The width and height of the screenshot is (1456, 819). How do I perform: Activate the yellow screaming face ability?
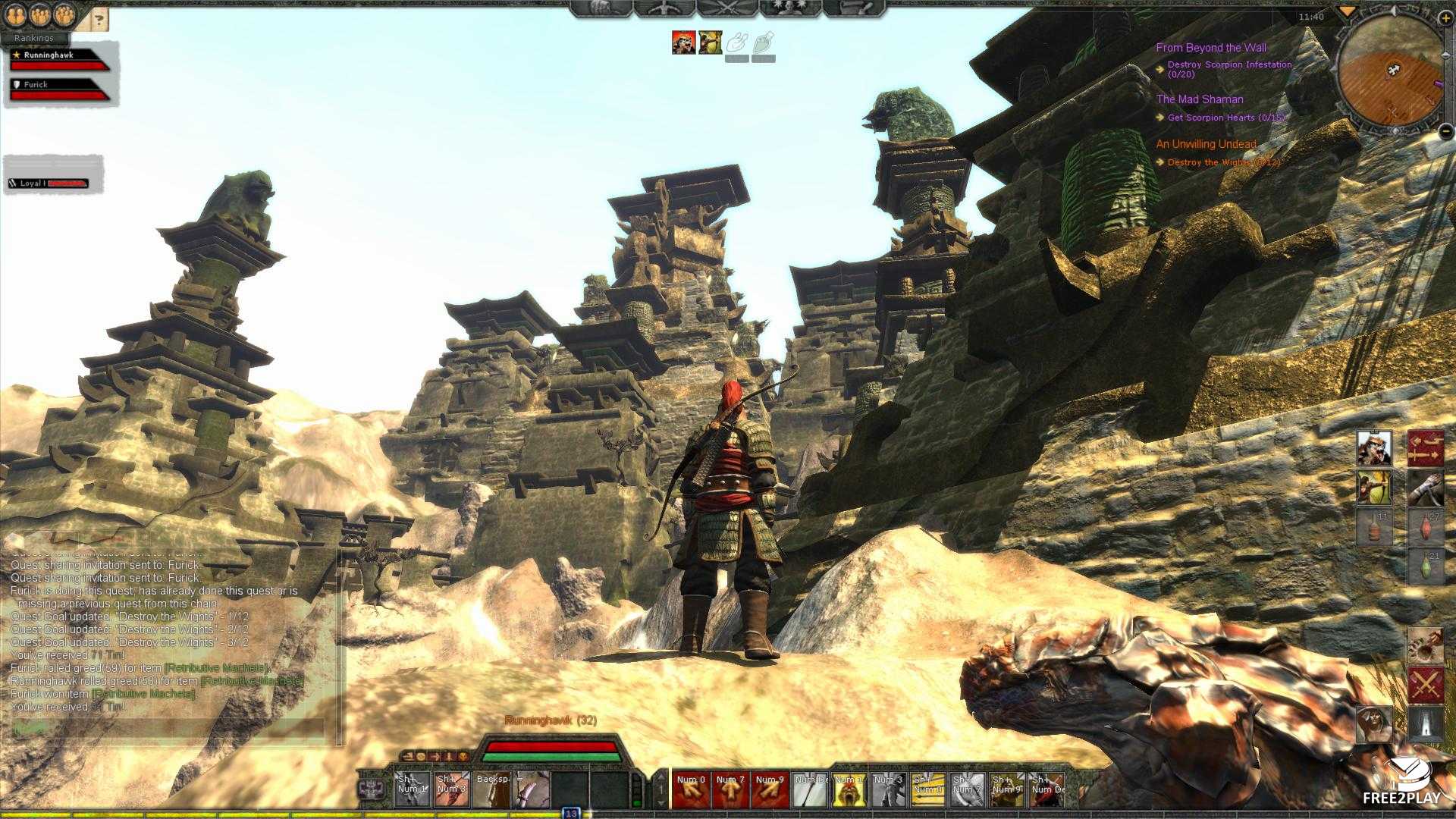pyautogui.click(x=849, y=790)
